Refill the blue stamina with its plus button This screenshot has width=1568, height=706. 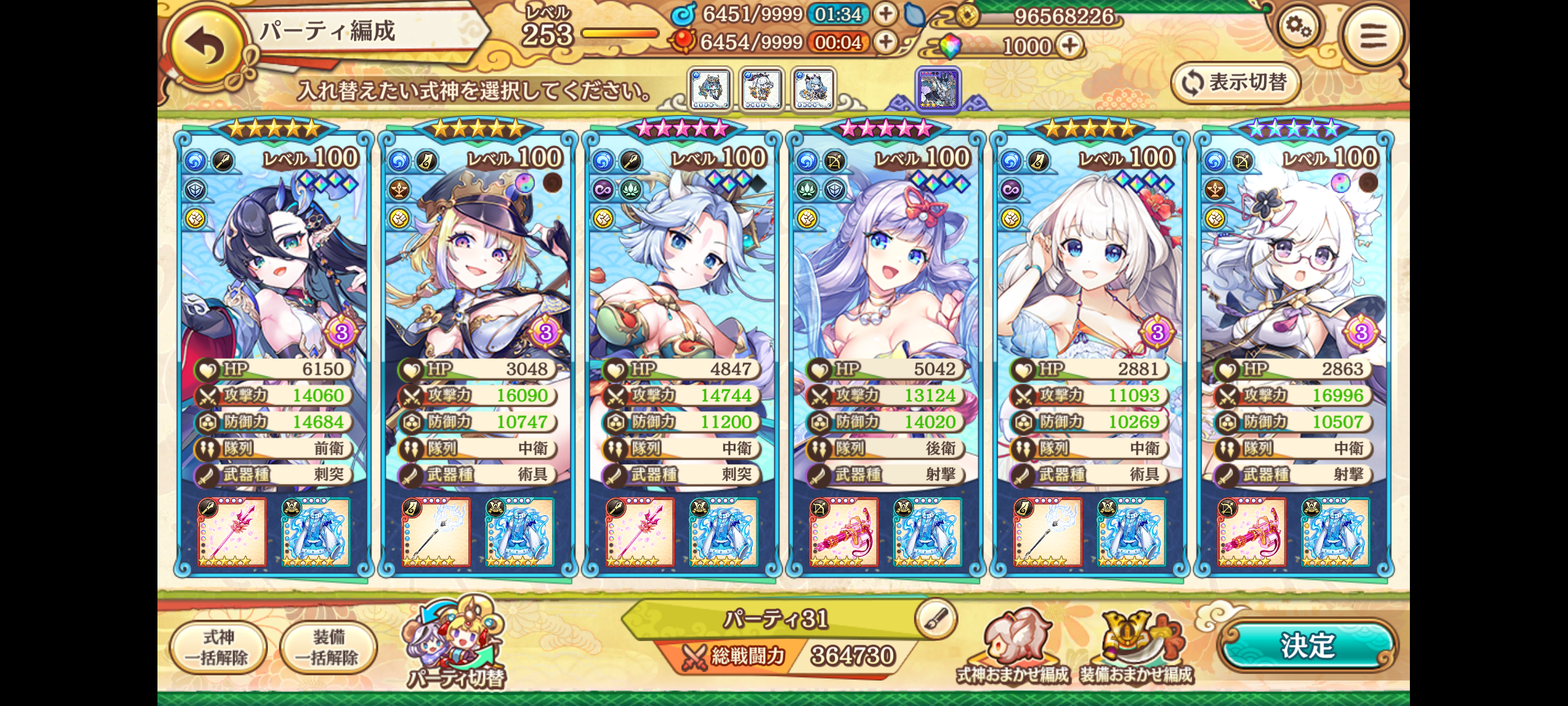click(885, 14)
